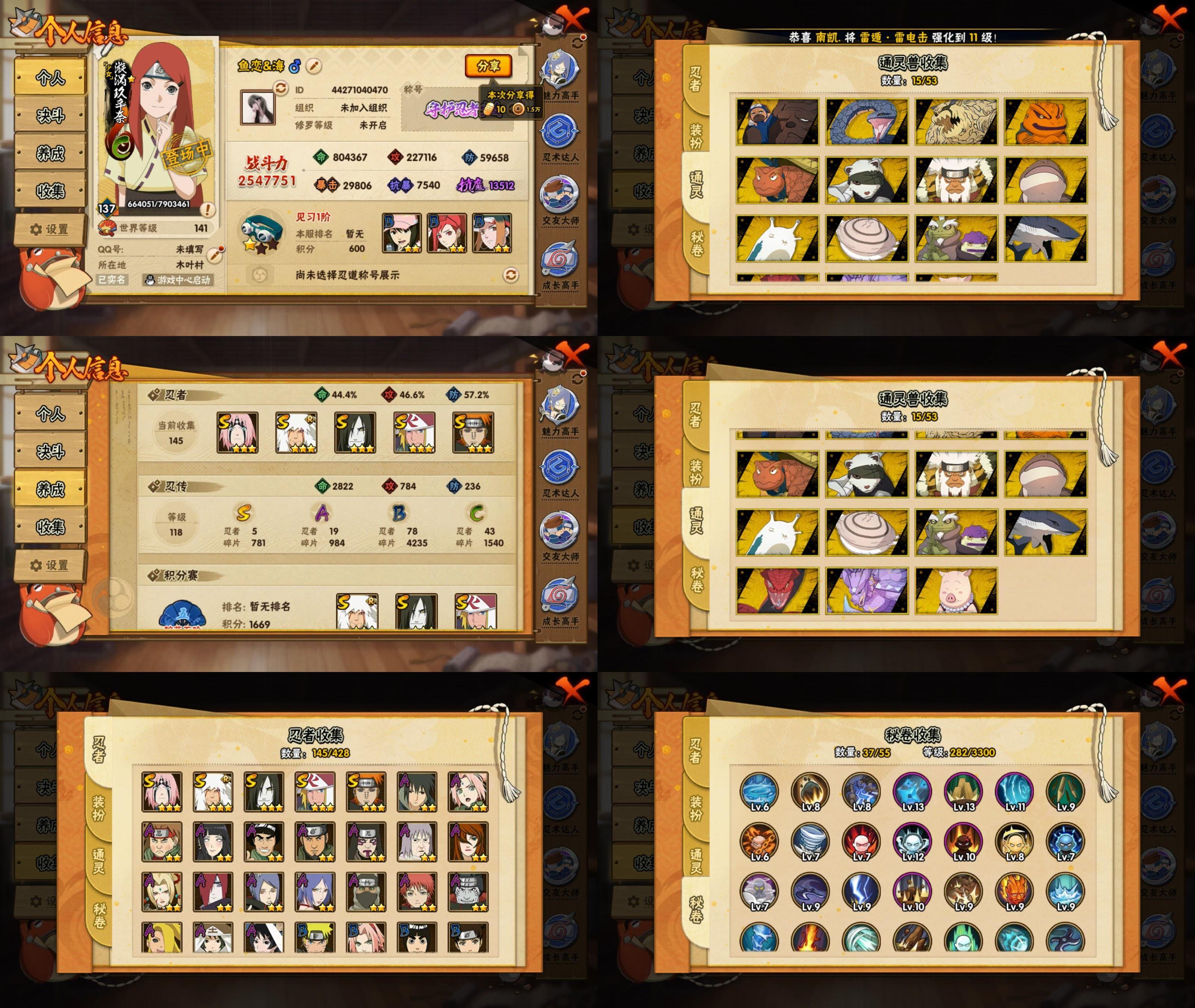Select the pink-cap B-rank ninja in the lineup
Image resolution: width=1195 pixels, height=1008 pixels.
coord(402,233)
